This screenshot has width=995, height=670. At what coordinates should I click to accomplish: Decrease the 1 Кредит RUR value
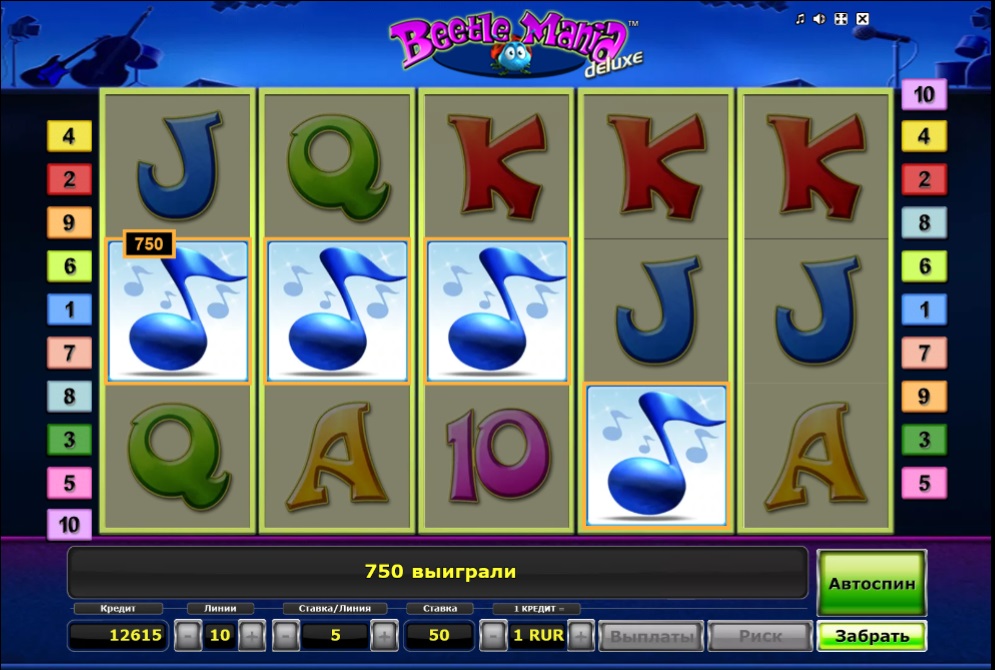[x=493, y=635]
